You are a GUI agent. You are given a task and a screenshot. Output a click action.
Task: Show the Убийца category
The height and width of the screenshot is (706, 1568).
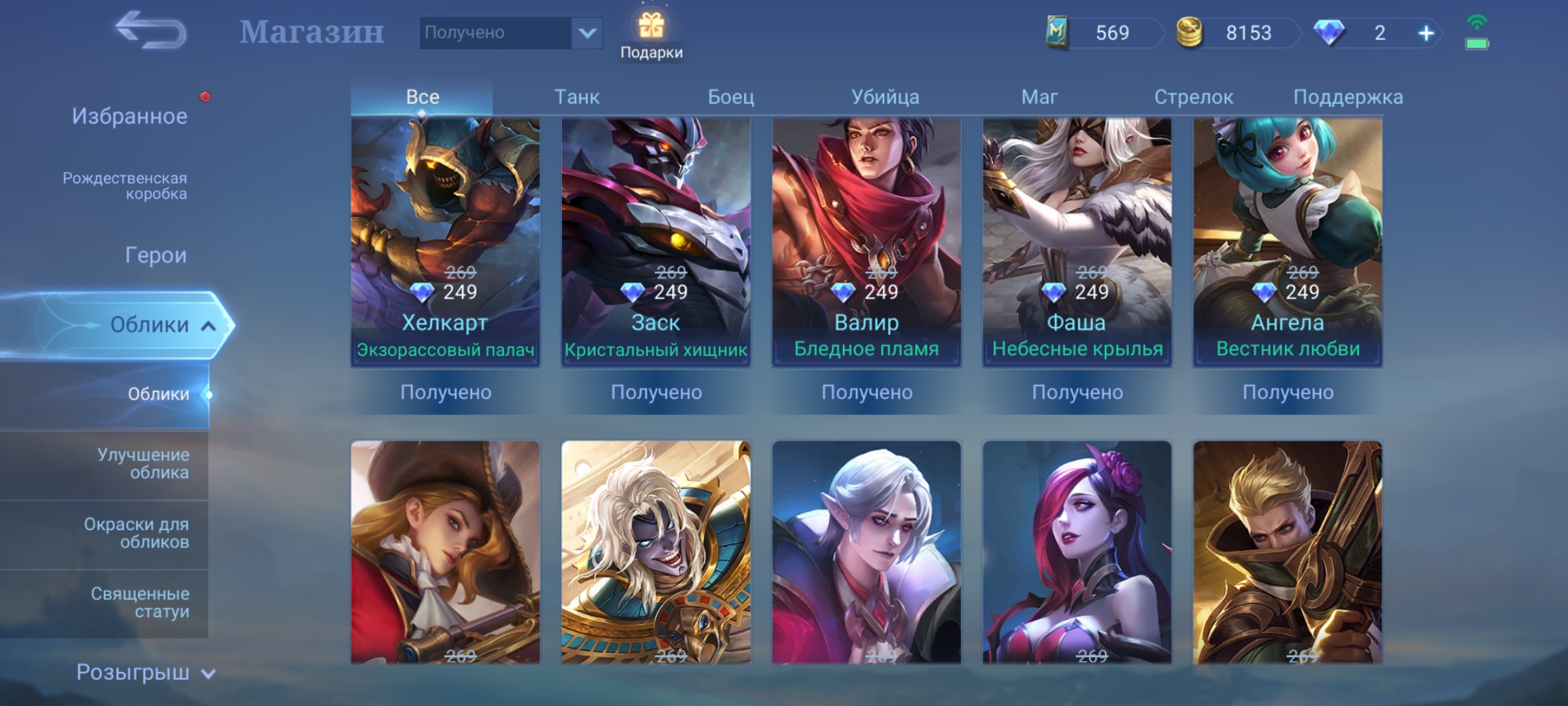tap(885, 97)
